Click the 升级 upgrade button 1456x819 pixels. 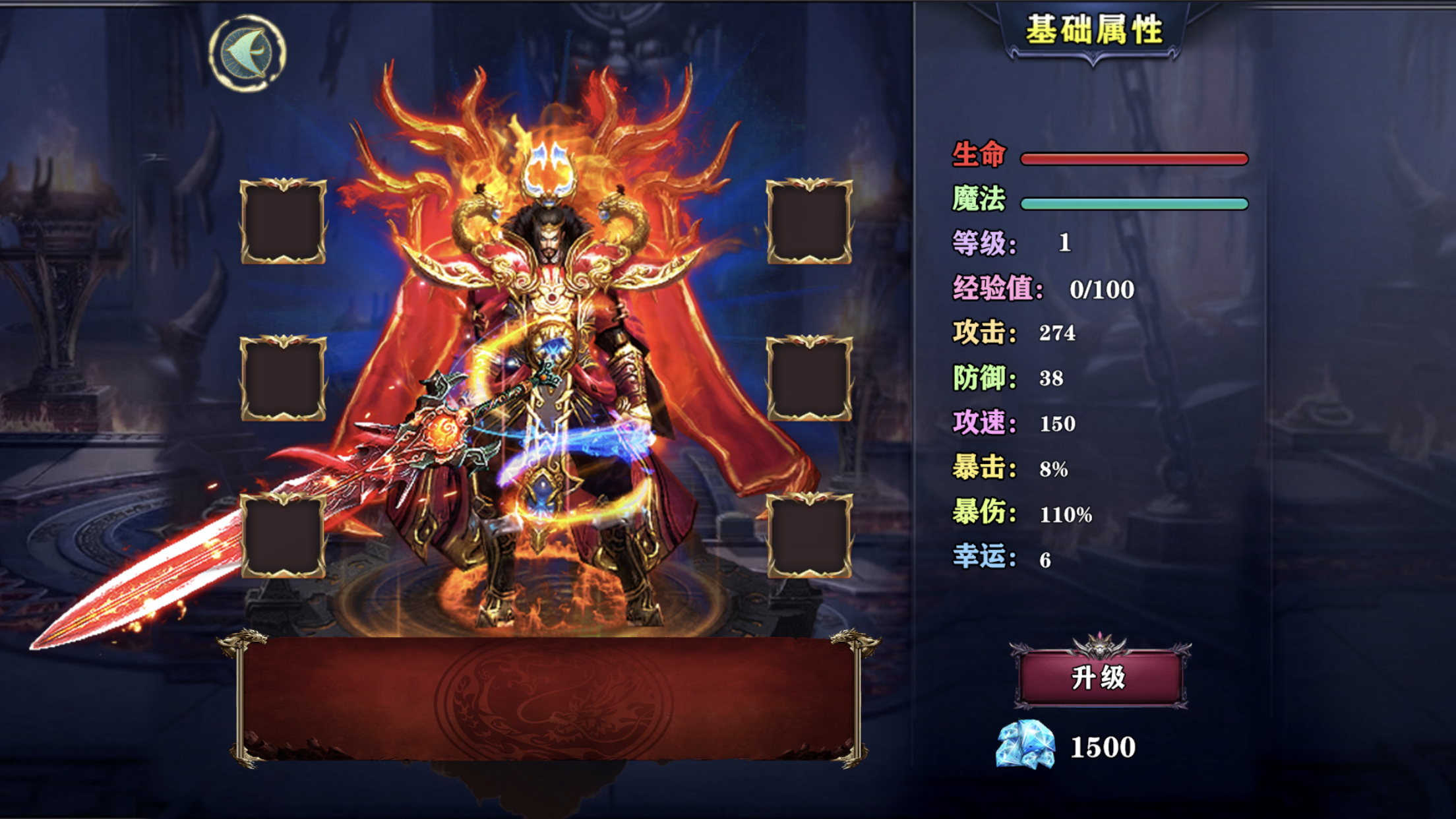coord(1099,677)
